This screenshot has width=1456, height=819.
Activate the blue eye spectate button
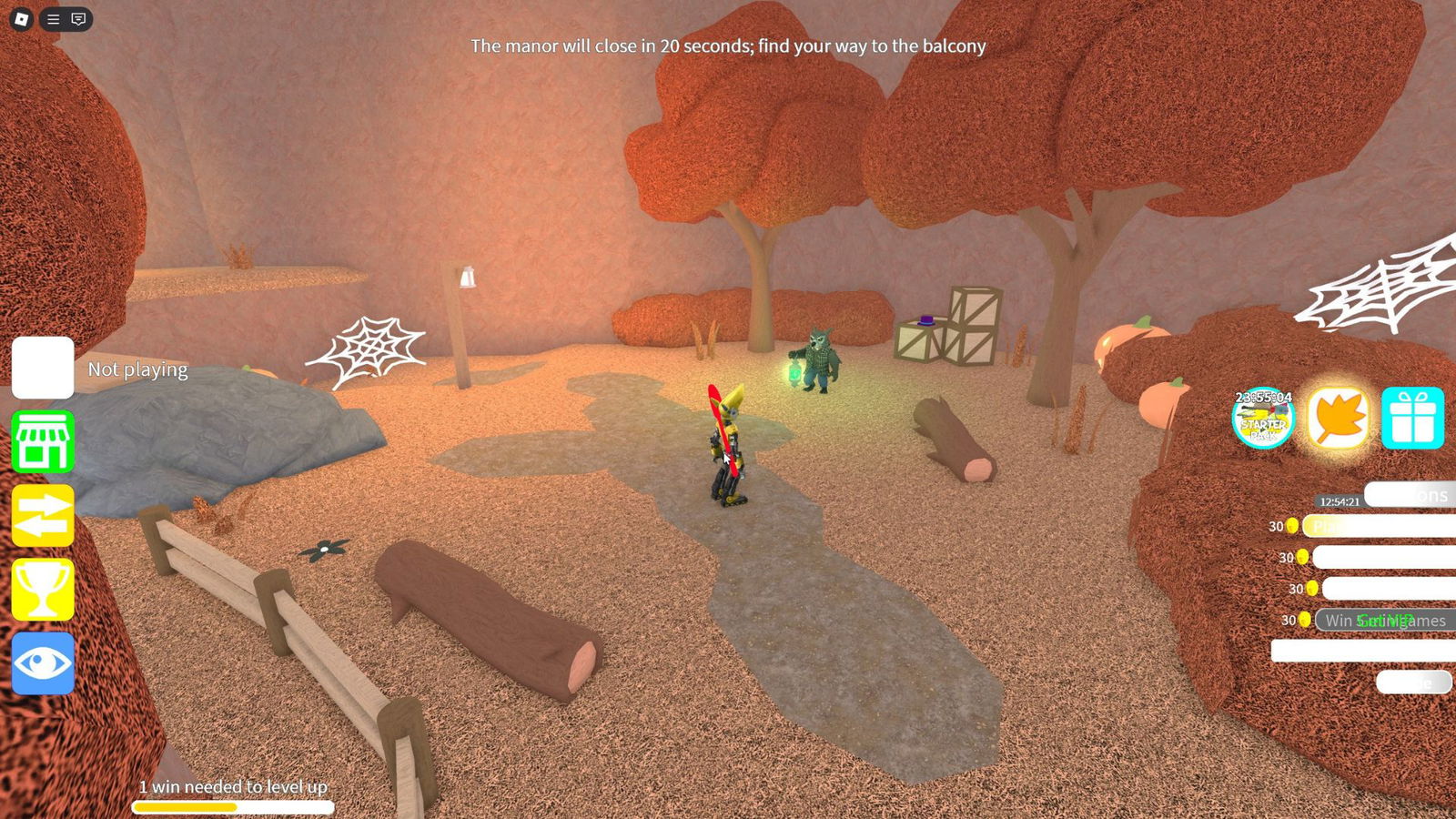tap(43, 663)
